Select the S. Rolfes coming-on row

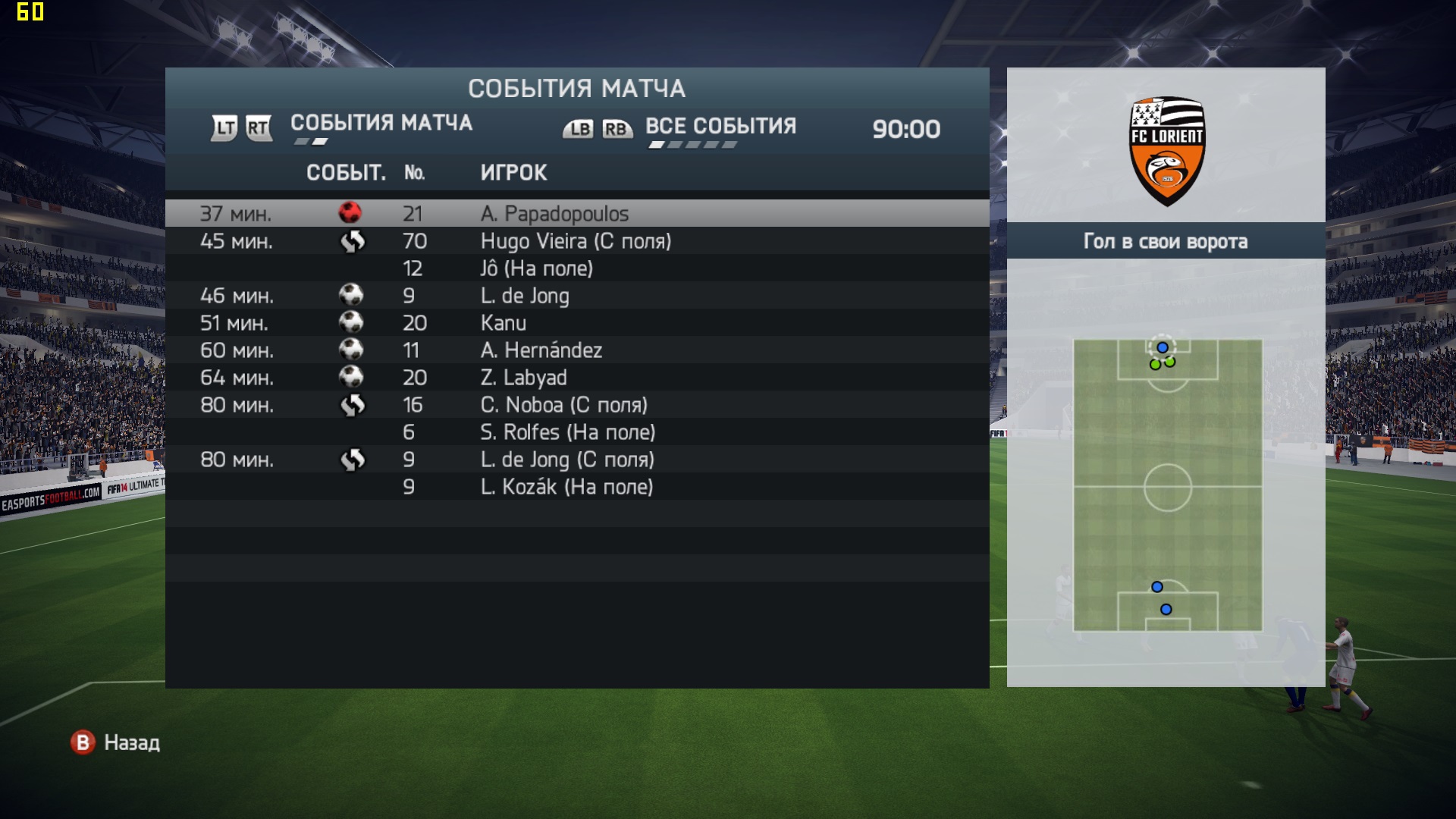pos(576,432)
